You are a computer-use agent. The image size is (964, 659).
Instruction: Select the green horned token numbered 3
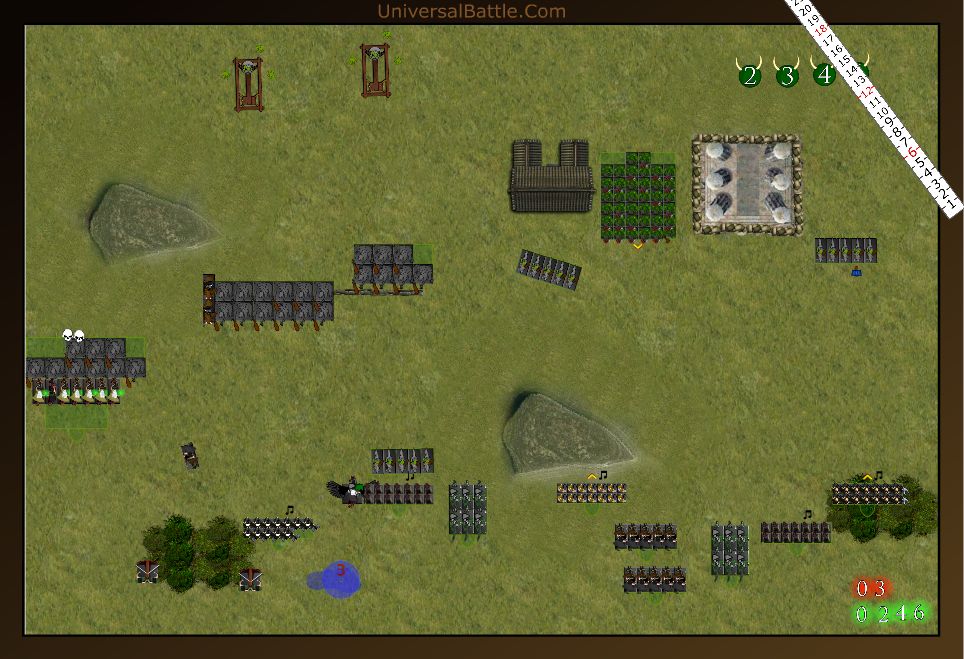tap(787, 75)
